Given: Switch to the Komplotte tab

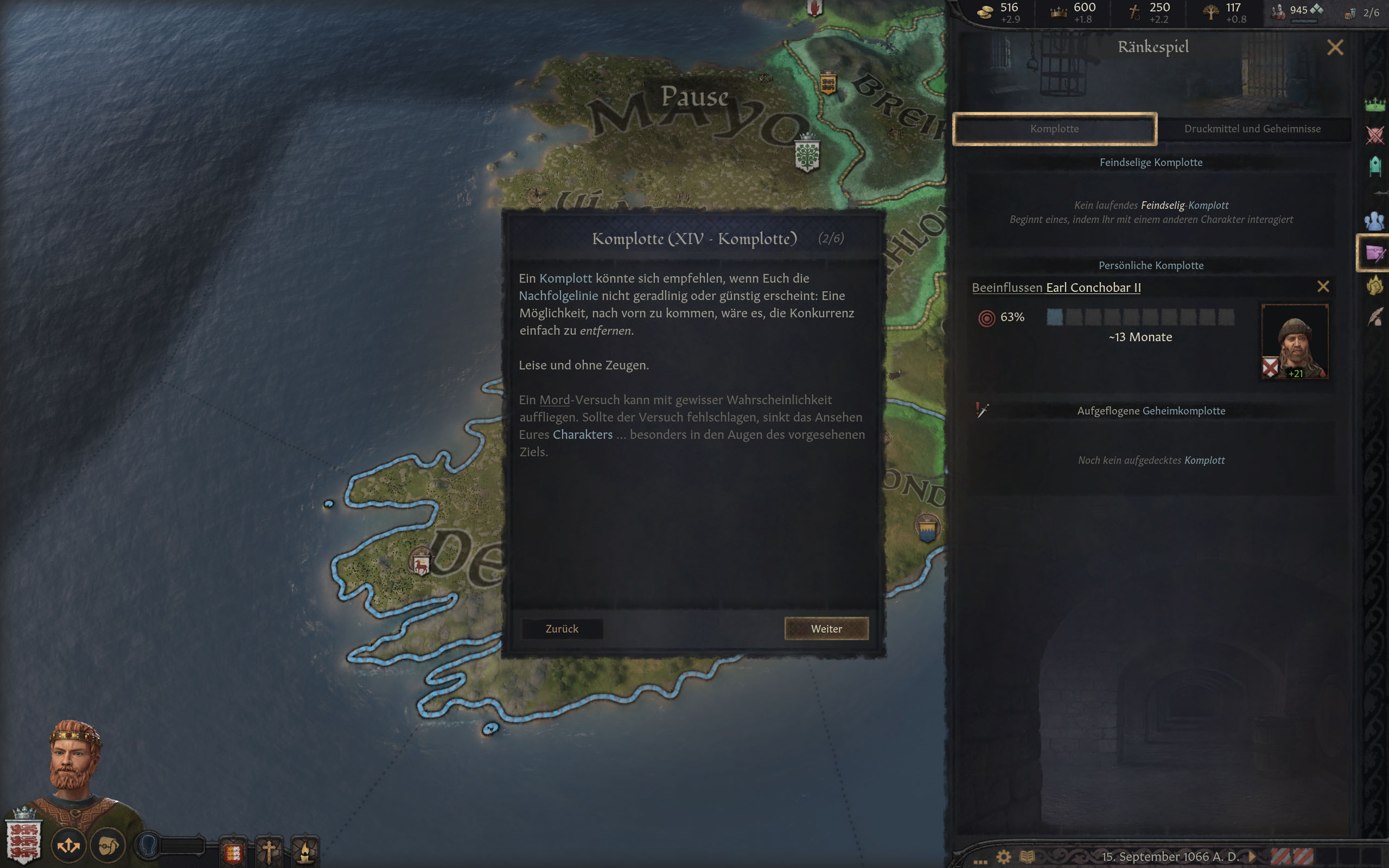Looking at the screenshot, I should (1055, 129).
